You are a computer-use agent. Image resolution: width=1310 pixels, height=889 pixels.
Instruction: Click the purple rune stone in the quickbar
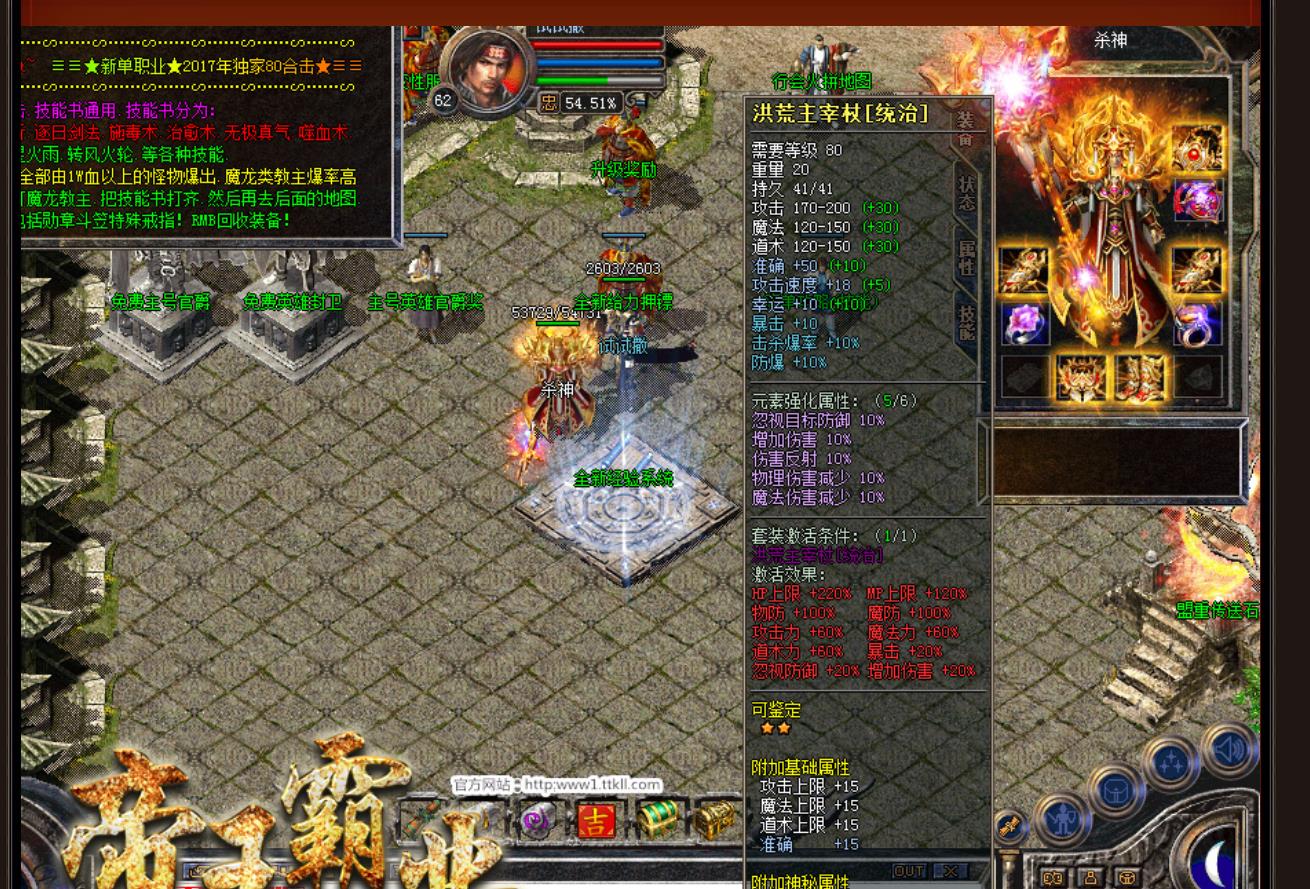(537, 822)
